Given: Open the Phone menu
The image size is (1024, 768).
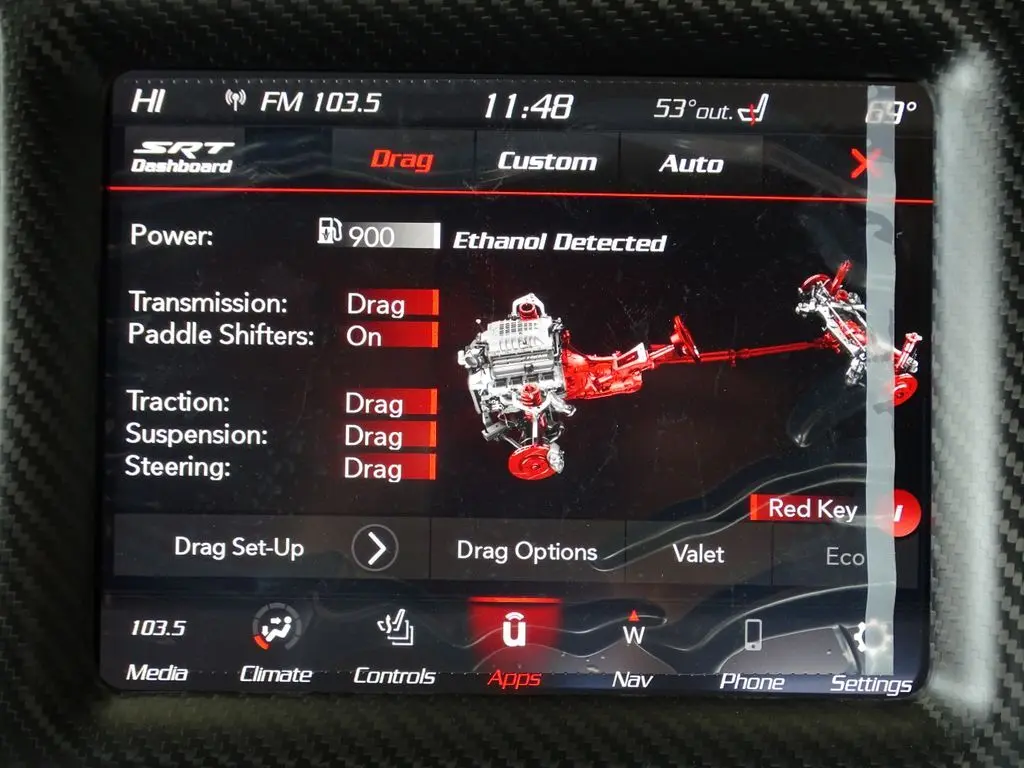Looking at the screenshot, I should 752,656.
